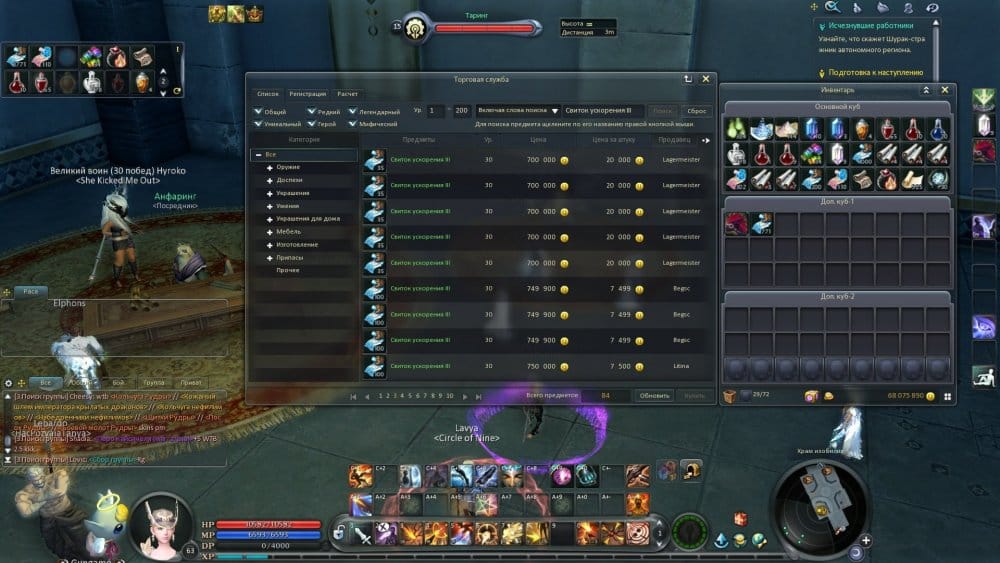Close the Торговая служба window
Screen dimensions: 1000x563
[x=707, y=78]
